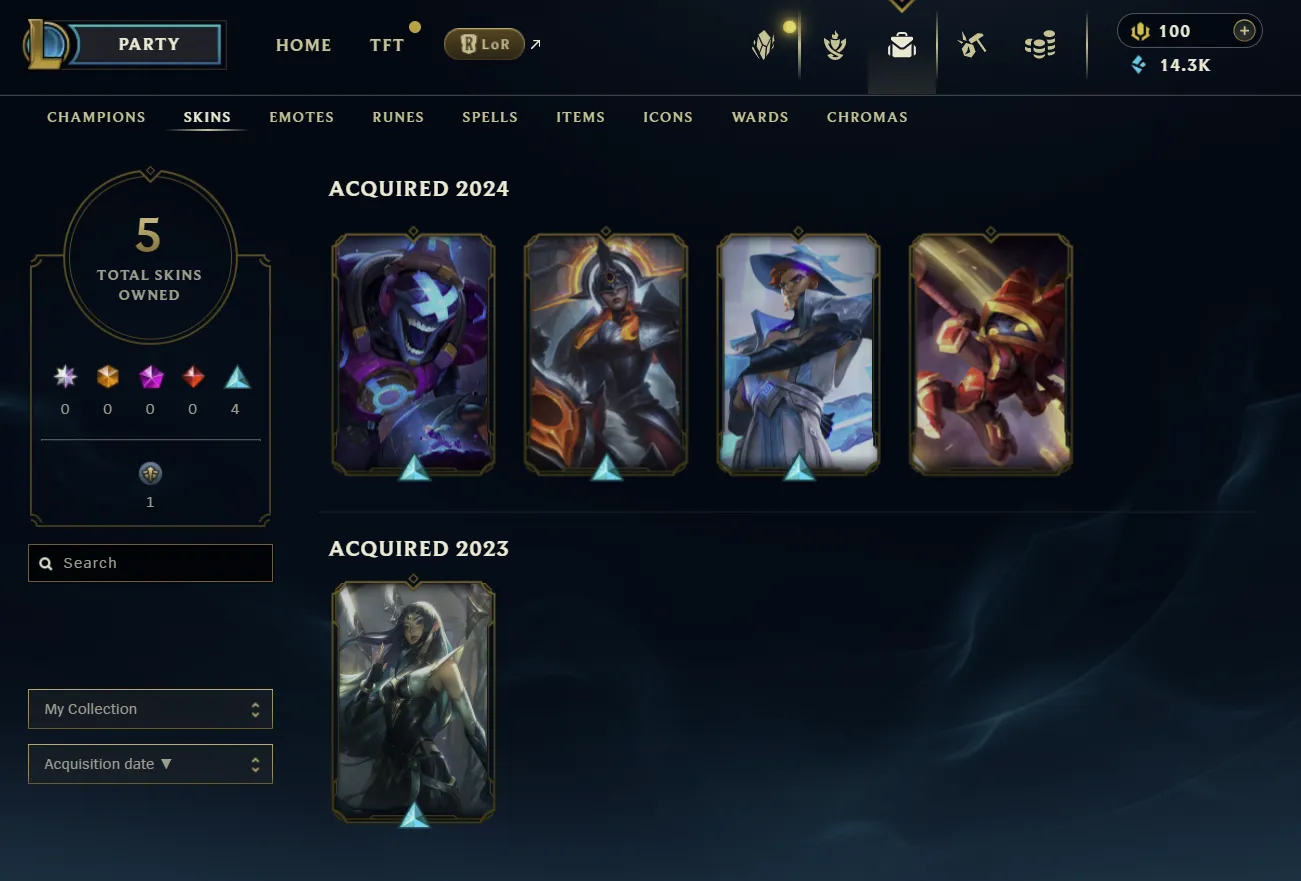The width and height of the screenshot is (1301, 881).
Task: Click the hextech crafting tools icon
Action: click(970, 45)
